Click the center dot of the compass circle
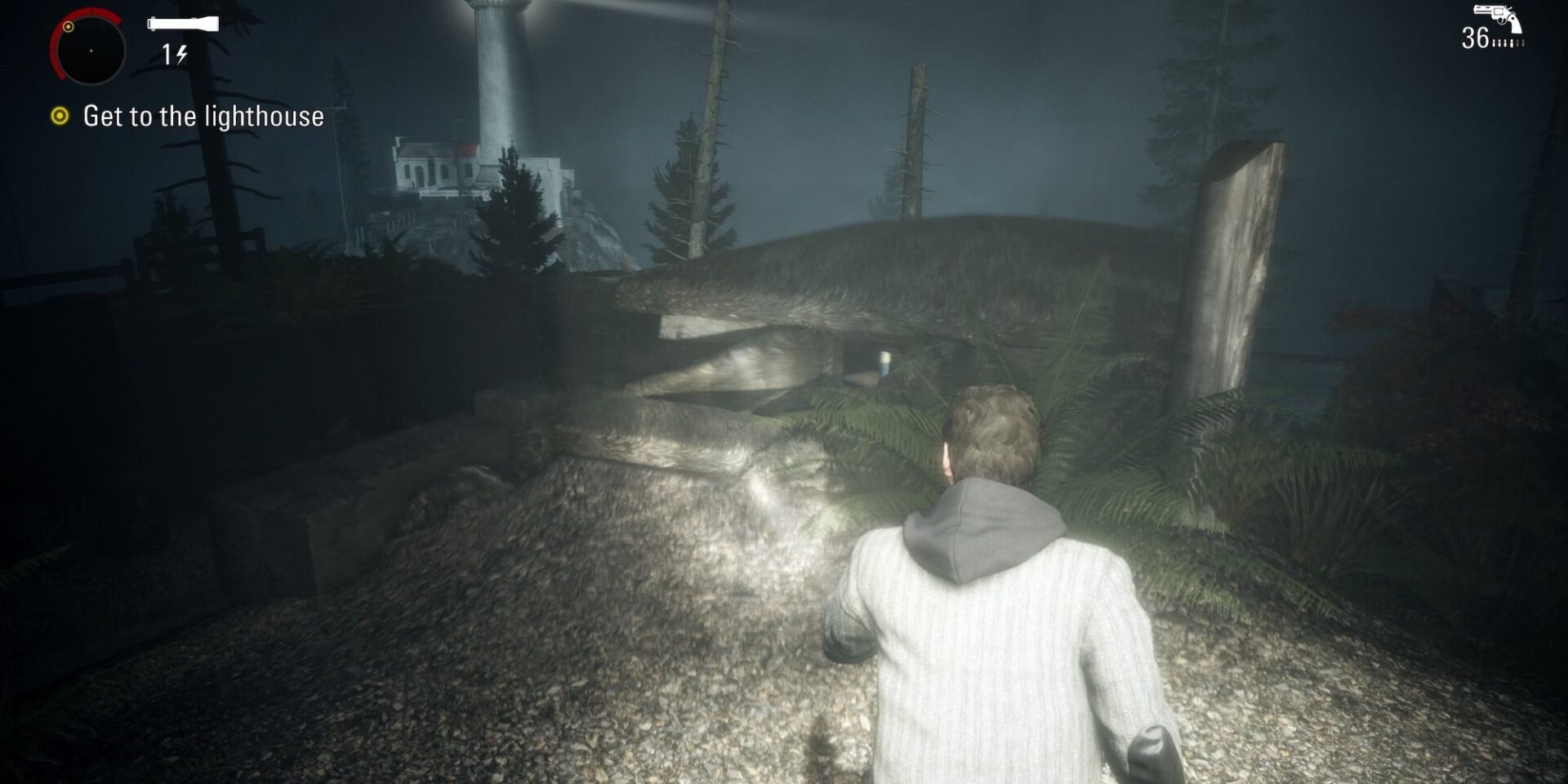 [91, 51]
